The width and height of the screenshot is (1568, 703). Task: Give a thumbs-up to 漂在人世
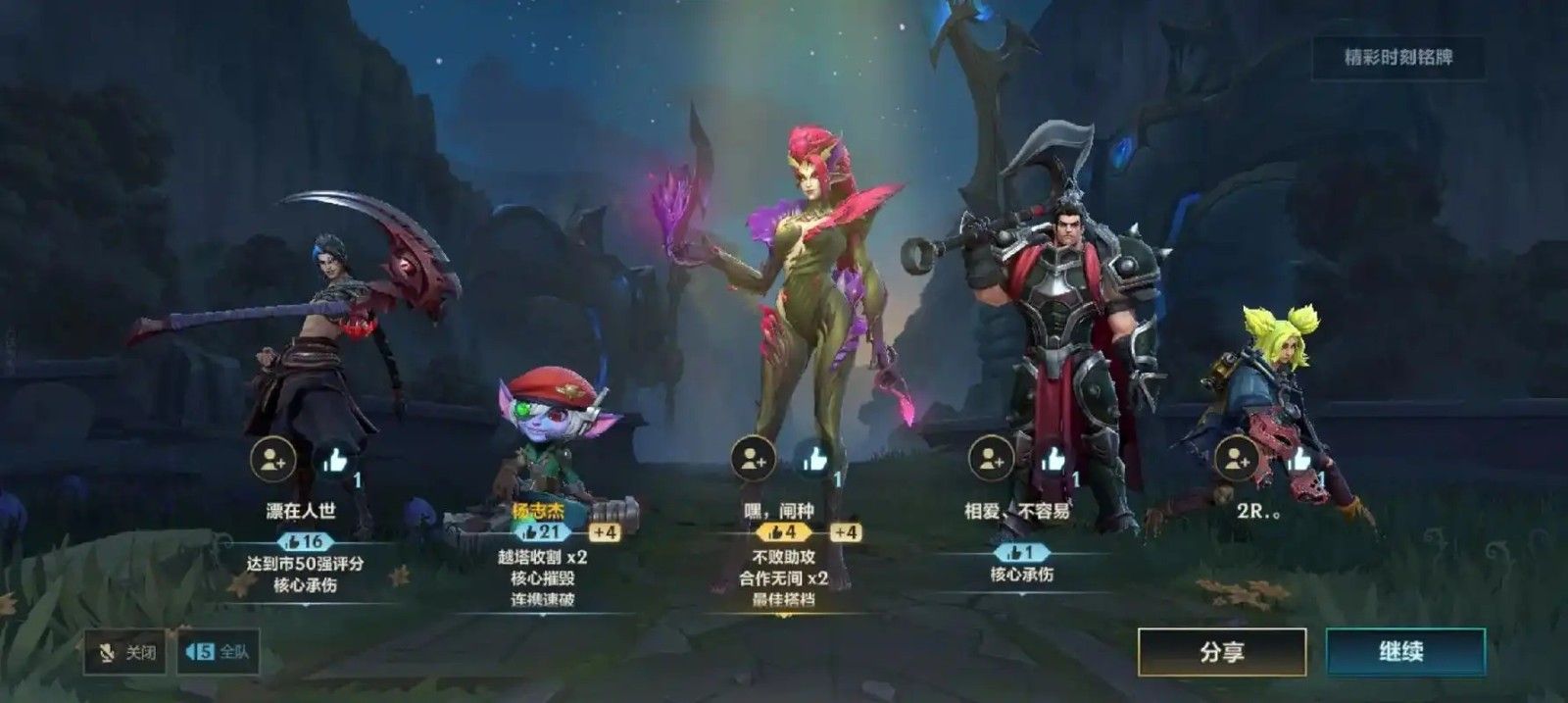(x=334, y=459)
